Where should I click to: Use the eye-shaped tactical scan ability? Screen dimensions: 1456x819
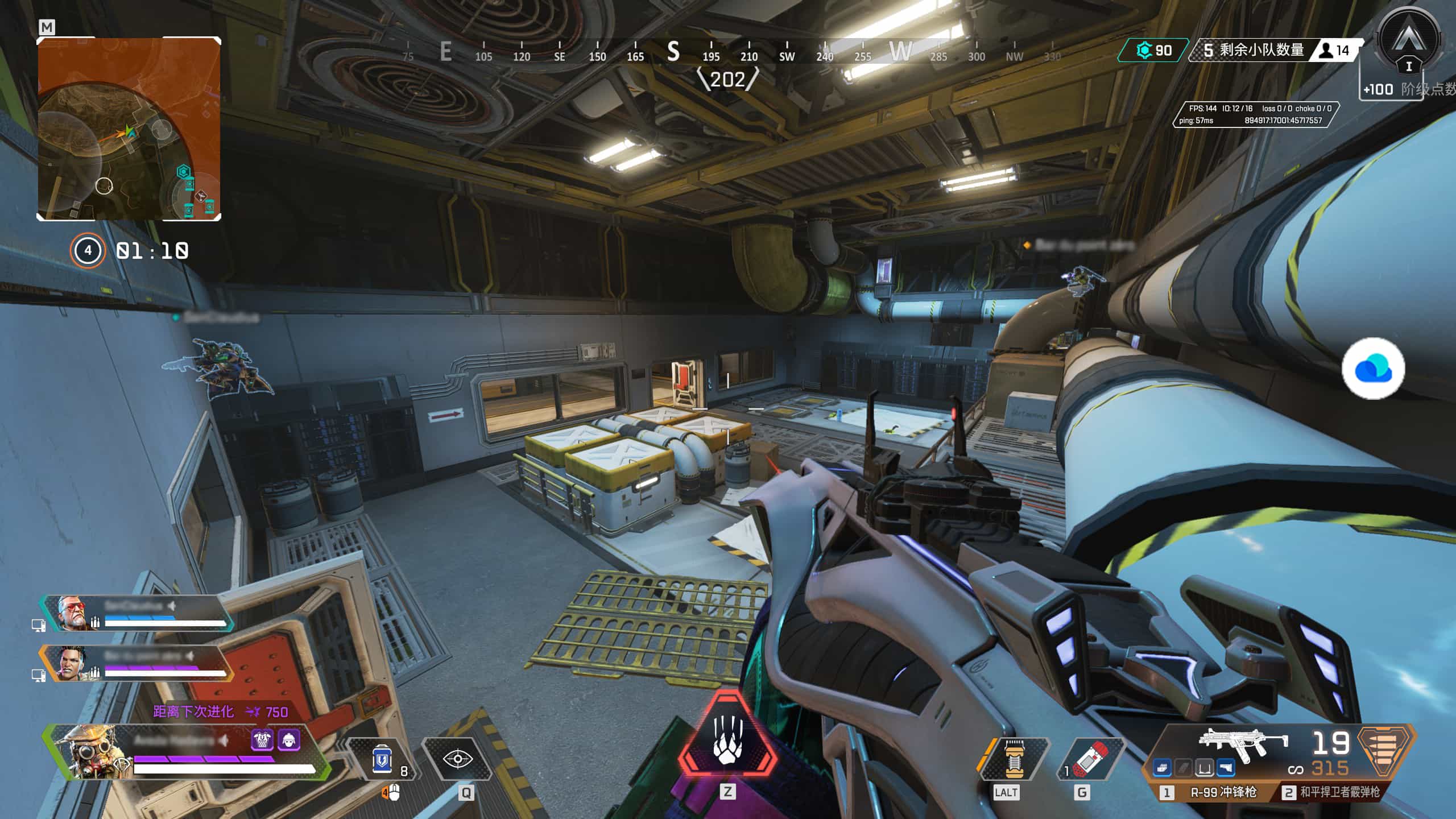click(457, 759)
